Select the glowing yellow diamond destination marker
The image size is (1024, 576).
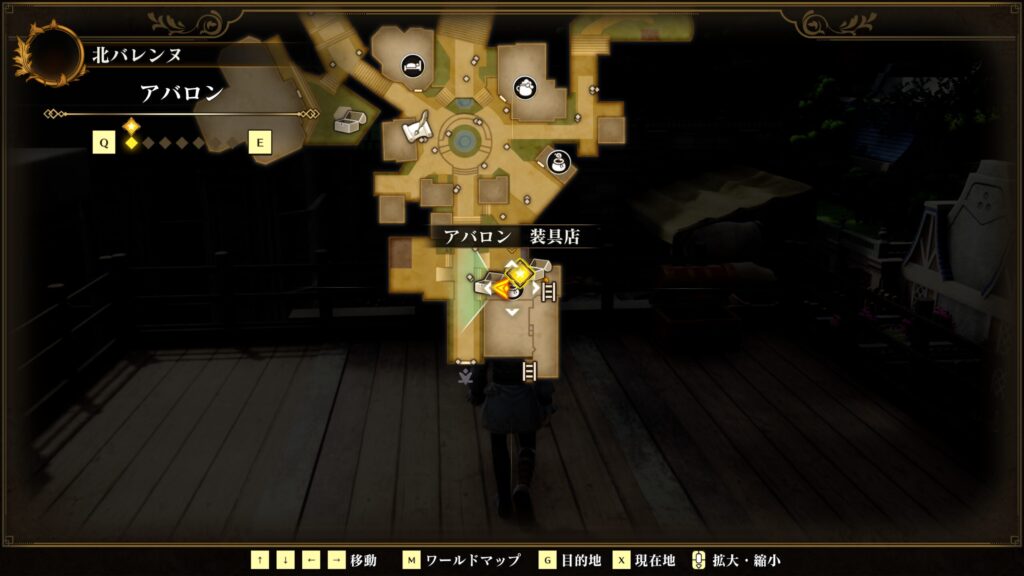519,274
